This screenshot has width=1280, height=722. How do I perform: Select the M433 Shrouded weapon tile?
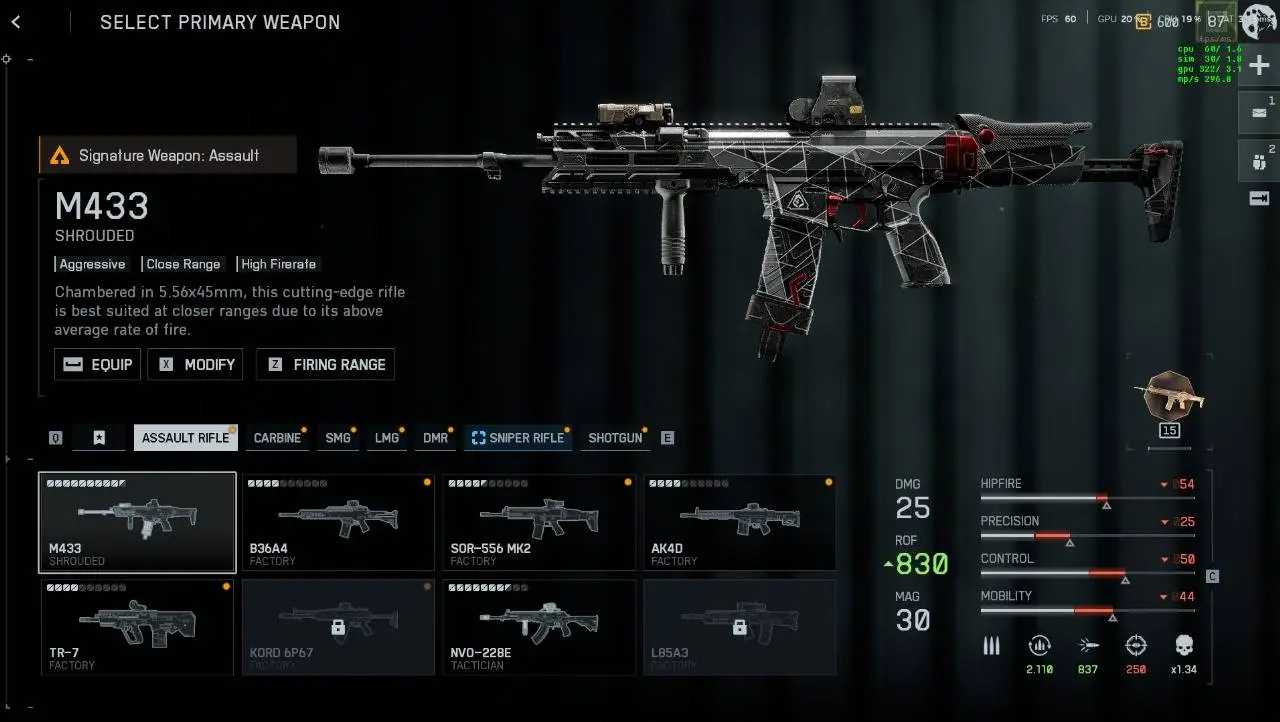click(x=138, y=522)
